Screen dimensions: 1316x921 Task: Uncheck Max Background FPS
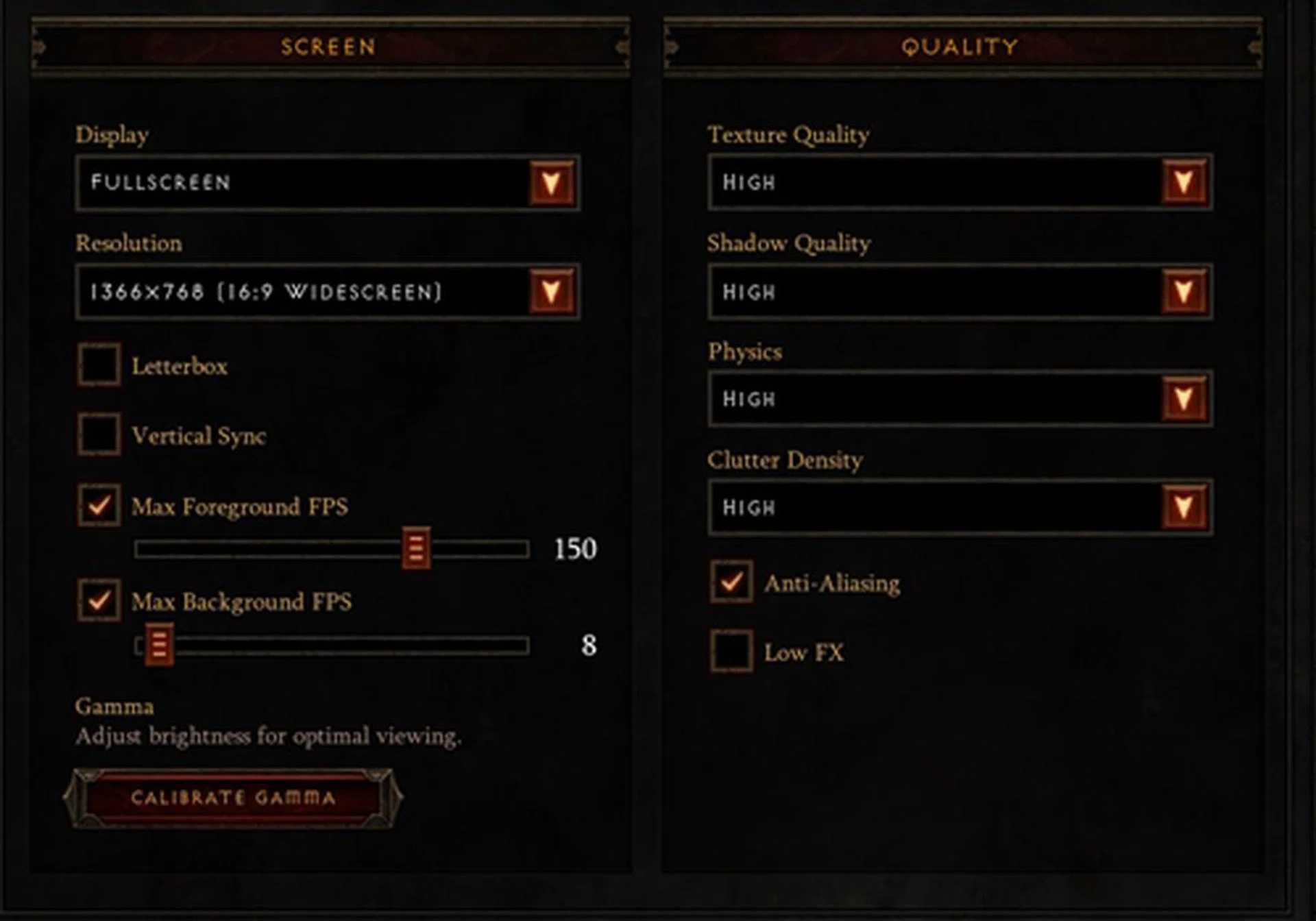pos(99,601)
